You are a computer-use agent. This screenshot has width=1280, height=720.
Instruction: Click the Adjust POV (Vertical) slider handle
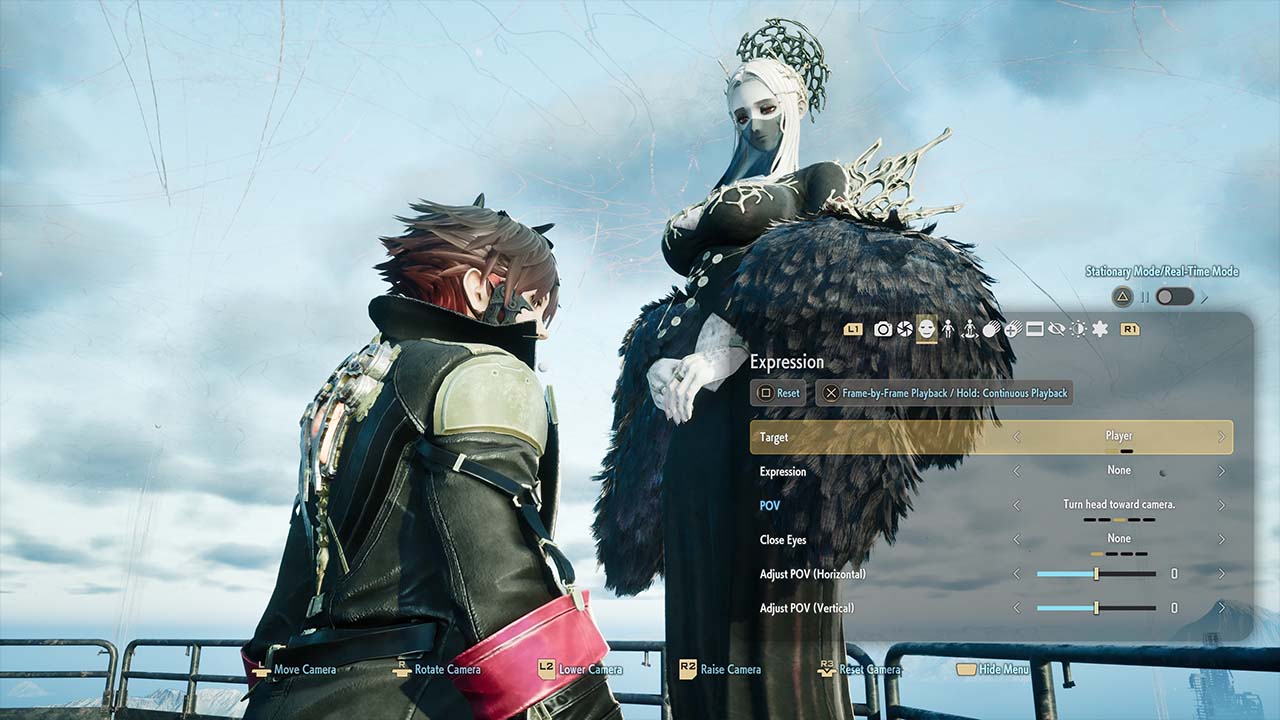click(1096, 608)
